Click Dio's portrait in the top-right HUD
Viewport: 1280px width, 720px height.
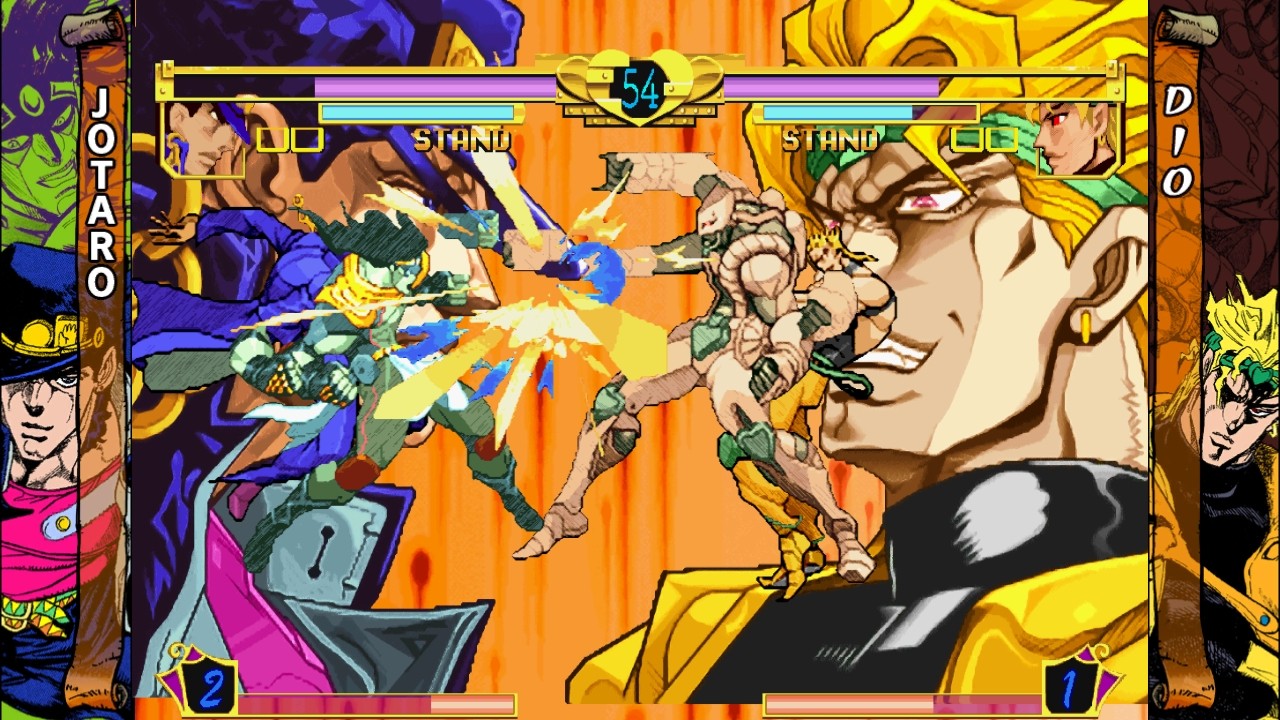coord(1075,140)
